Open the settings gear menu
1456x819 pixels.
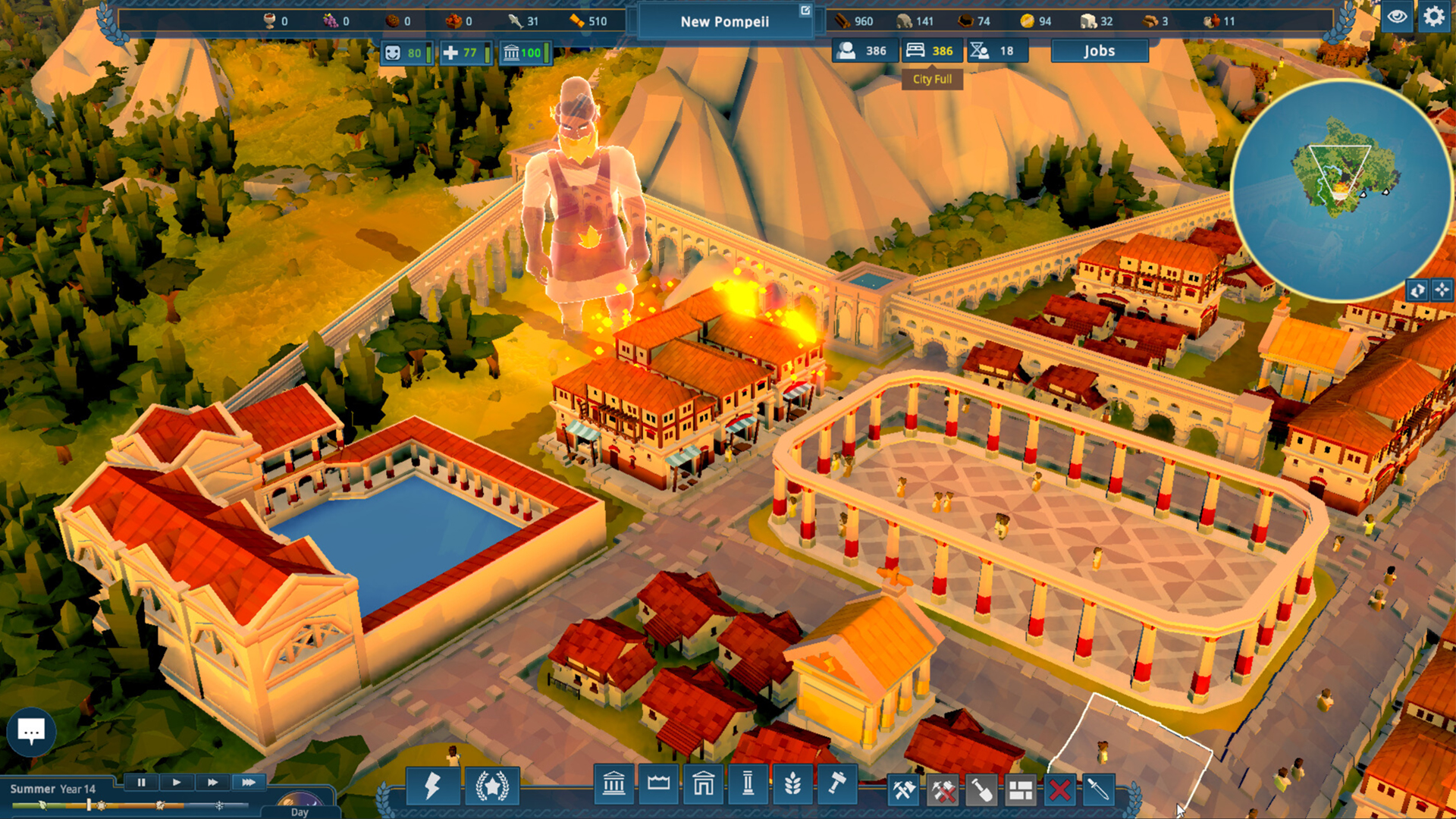(x=1434, y=15)
